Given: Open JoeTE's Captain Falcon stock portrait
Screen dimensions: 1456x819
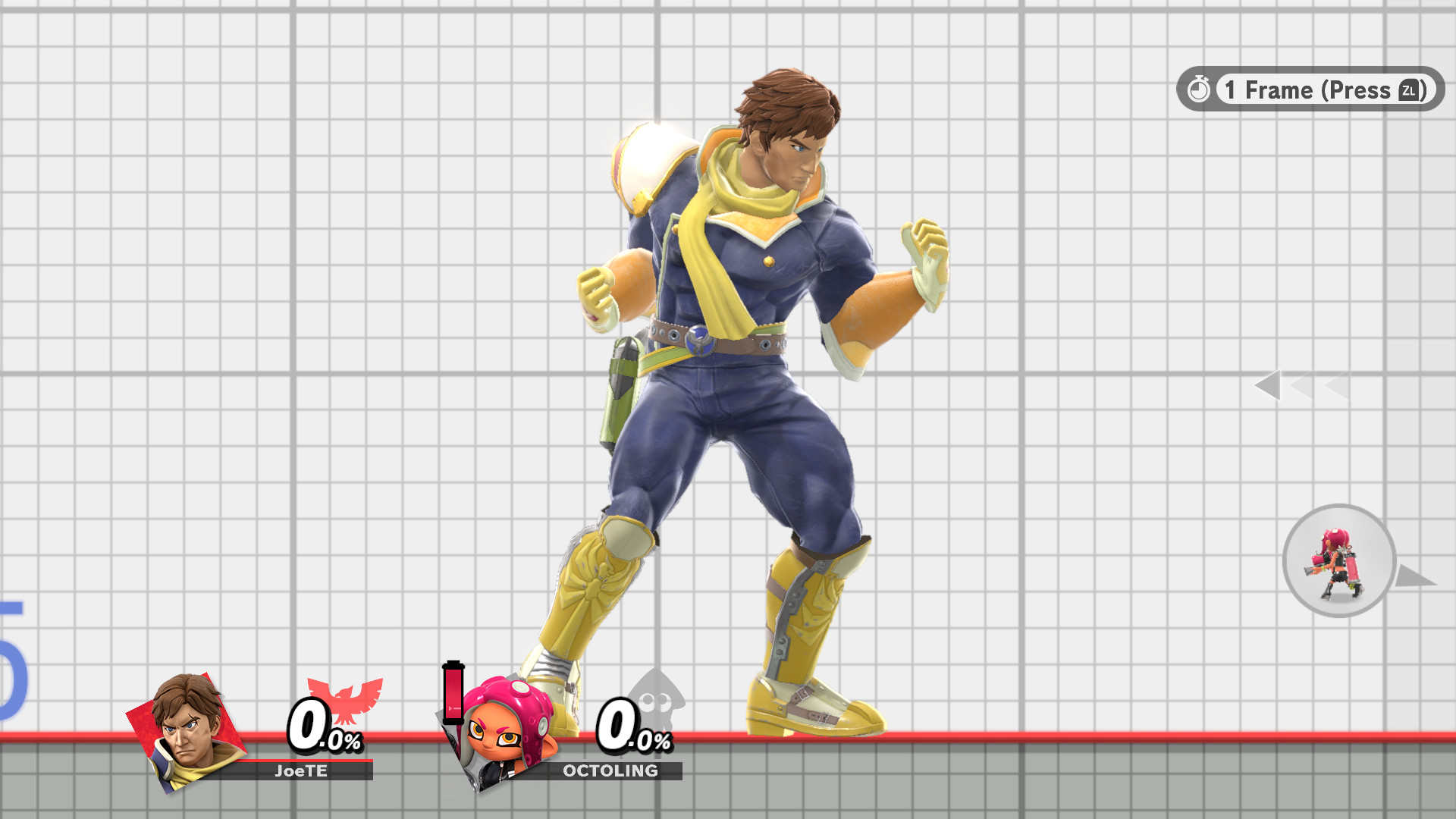Looking at the screenshot, I should click(186, 728).
